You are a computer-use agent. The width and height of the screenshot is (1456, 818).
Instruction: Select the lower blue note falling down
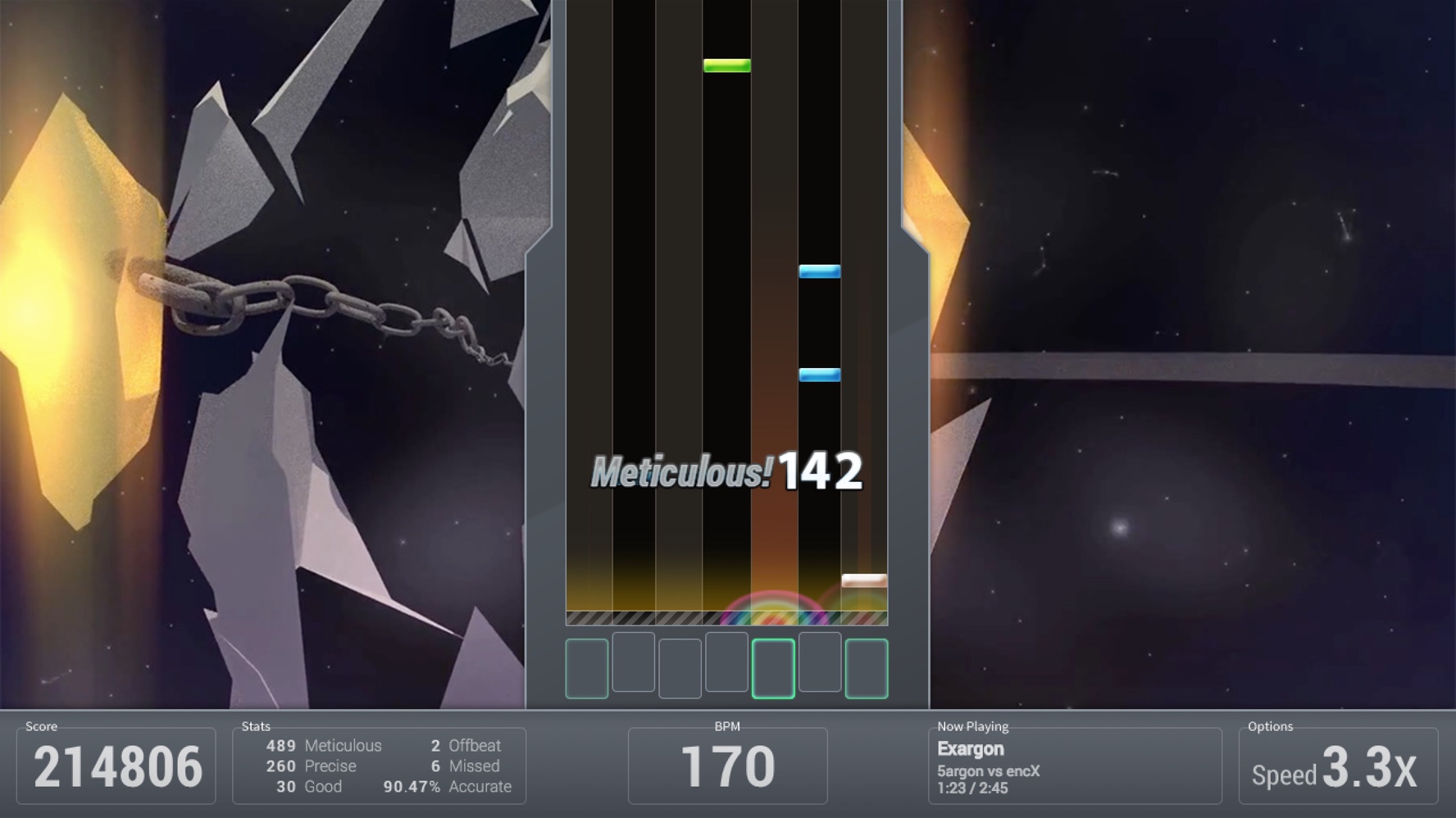819,373
